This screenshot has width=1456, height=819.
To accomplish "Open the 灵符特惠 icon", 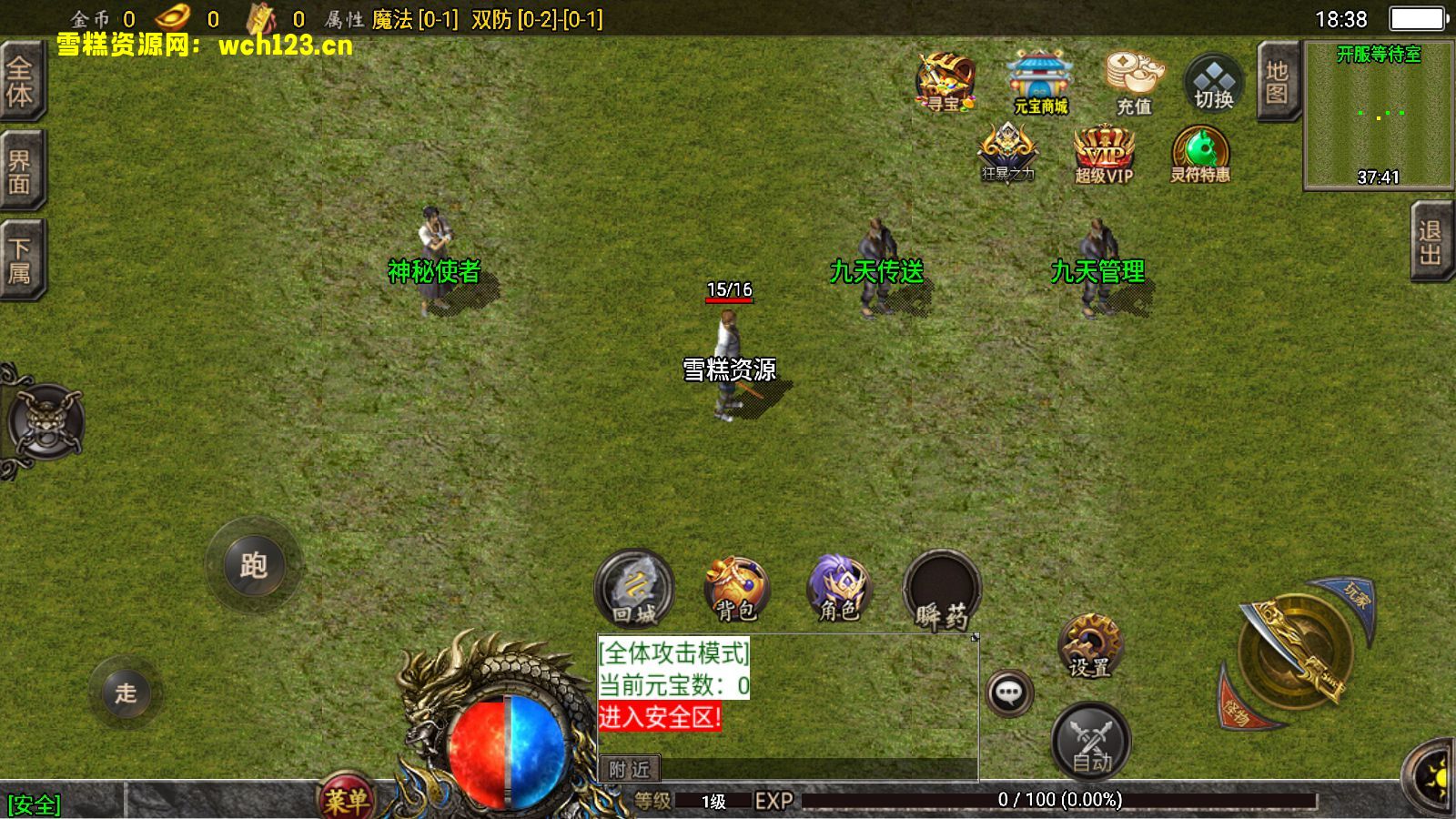I will click(1201, 150).
